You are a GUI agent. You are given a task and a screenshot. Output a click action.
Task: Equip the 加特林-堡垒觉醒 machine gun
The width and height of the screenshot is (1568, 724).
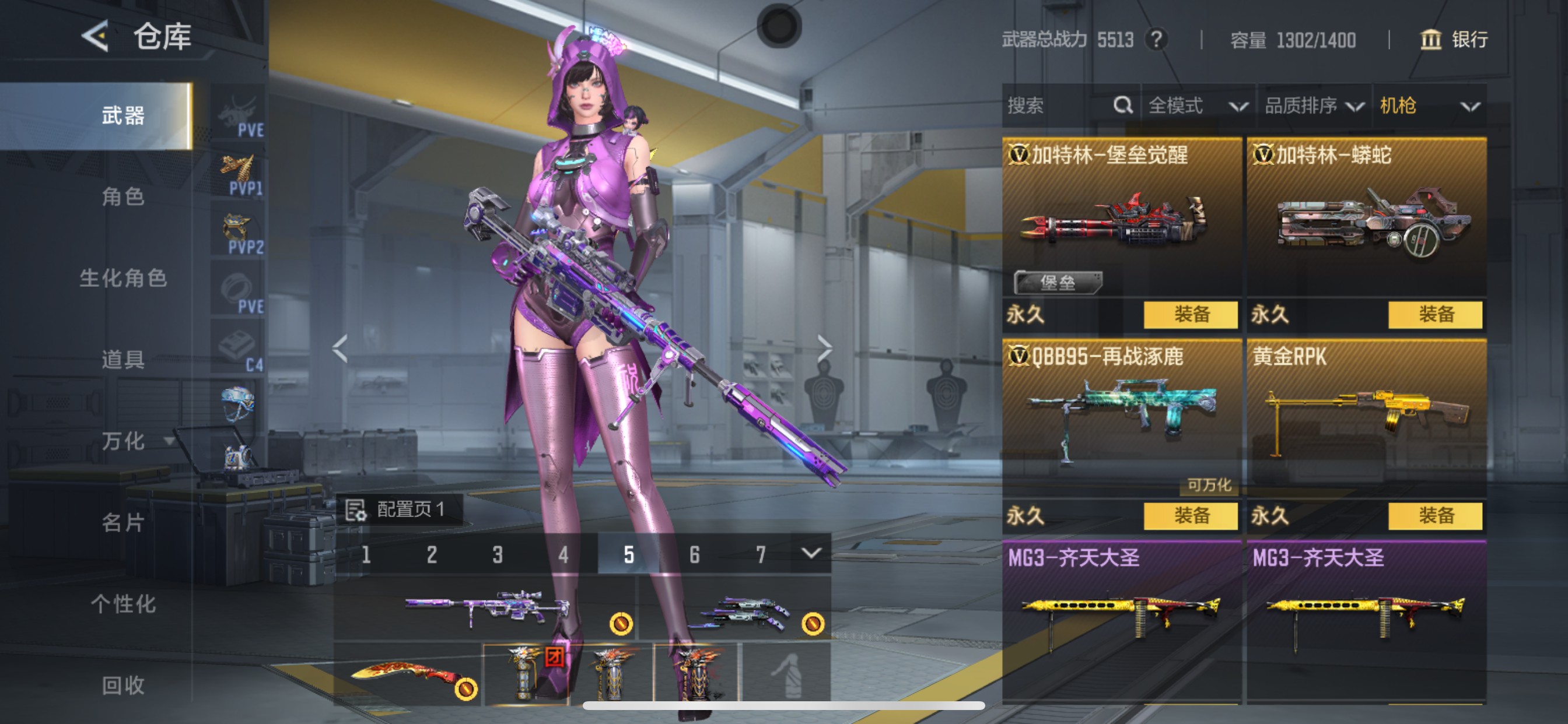click(x=1190, y=315)
